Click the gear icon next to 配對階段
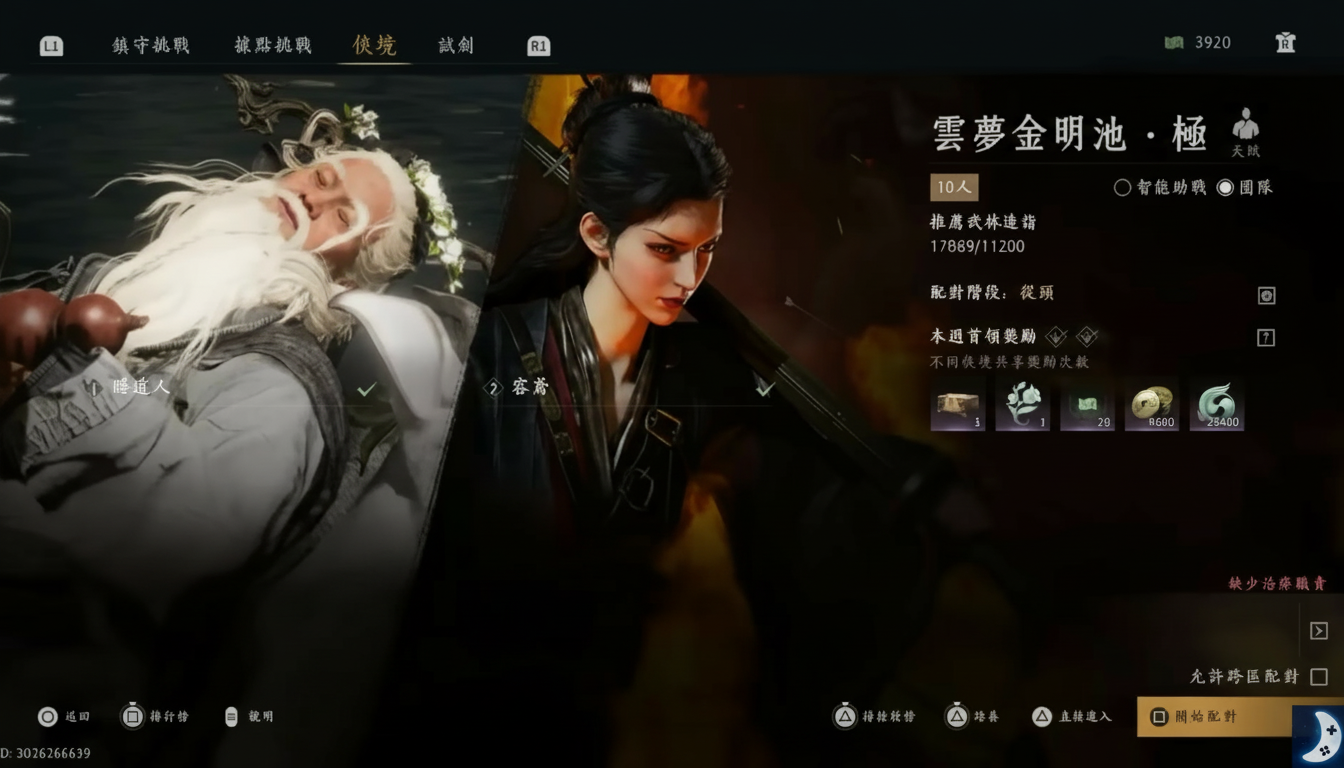This screenshot has height=768, width=1344. coord(1267,295)
